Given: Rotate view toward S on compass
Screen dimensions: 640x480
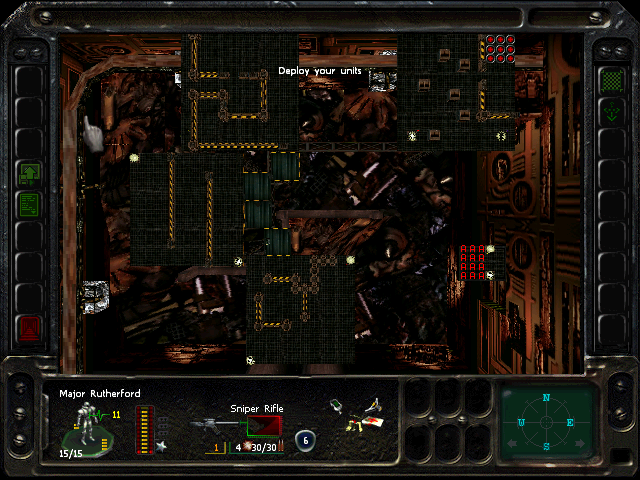Looking at the screenshot, I should 546,445.
